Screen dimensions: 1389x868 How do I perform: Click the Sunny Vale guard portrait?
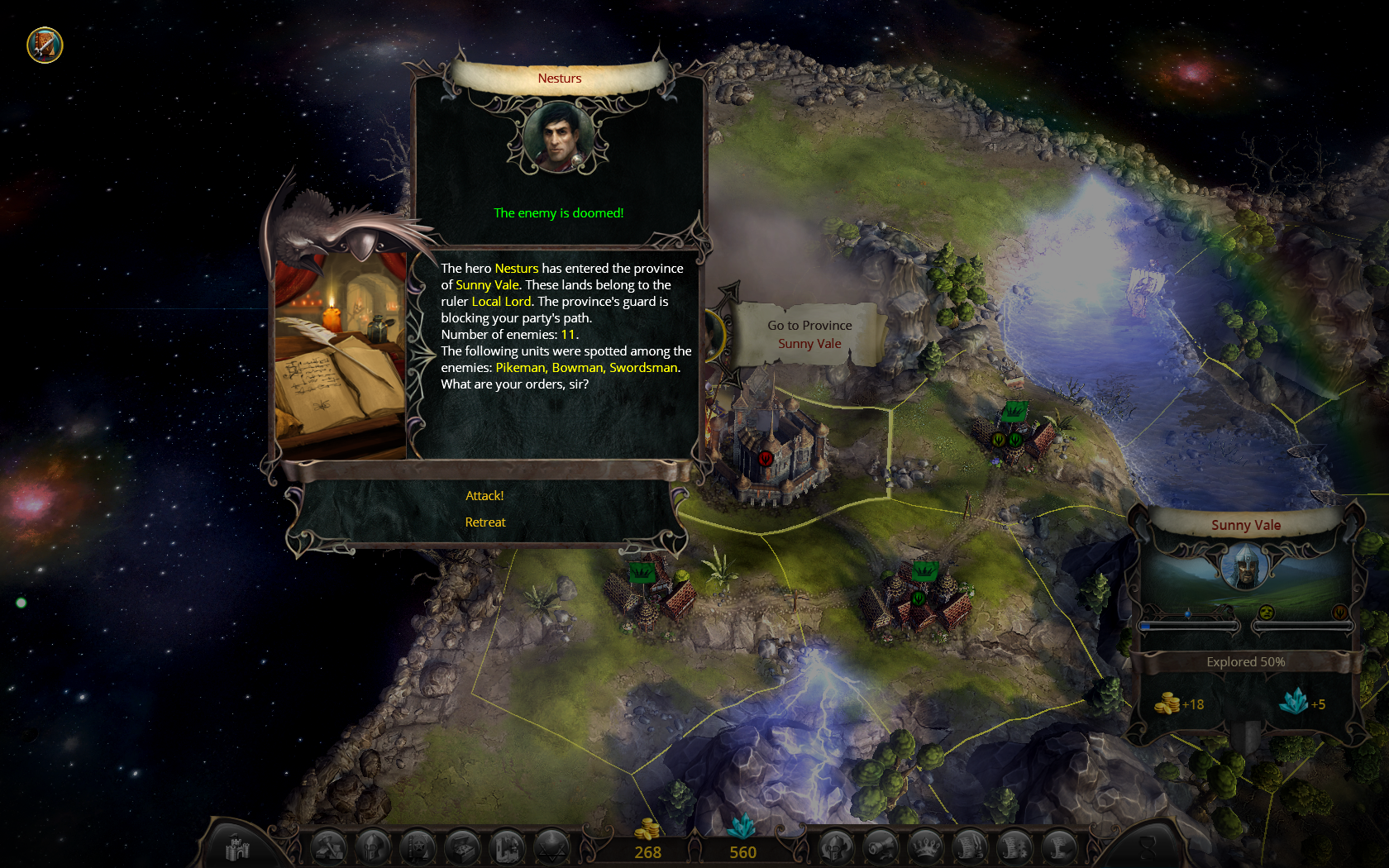point(1245,569)
